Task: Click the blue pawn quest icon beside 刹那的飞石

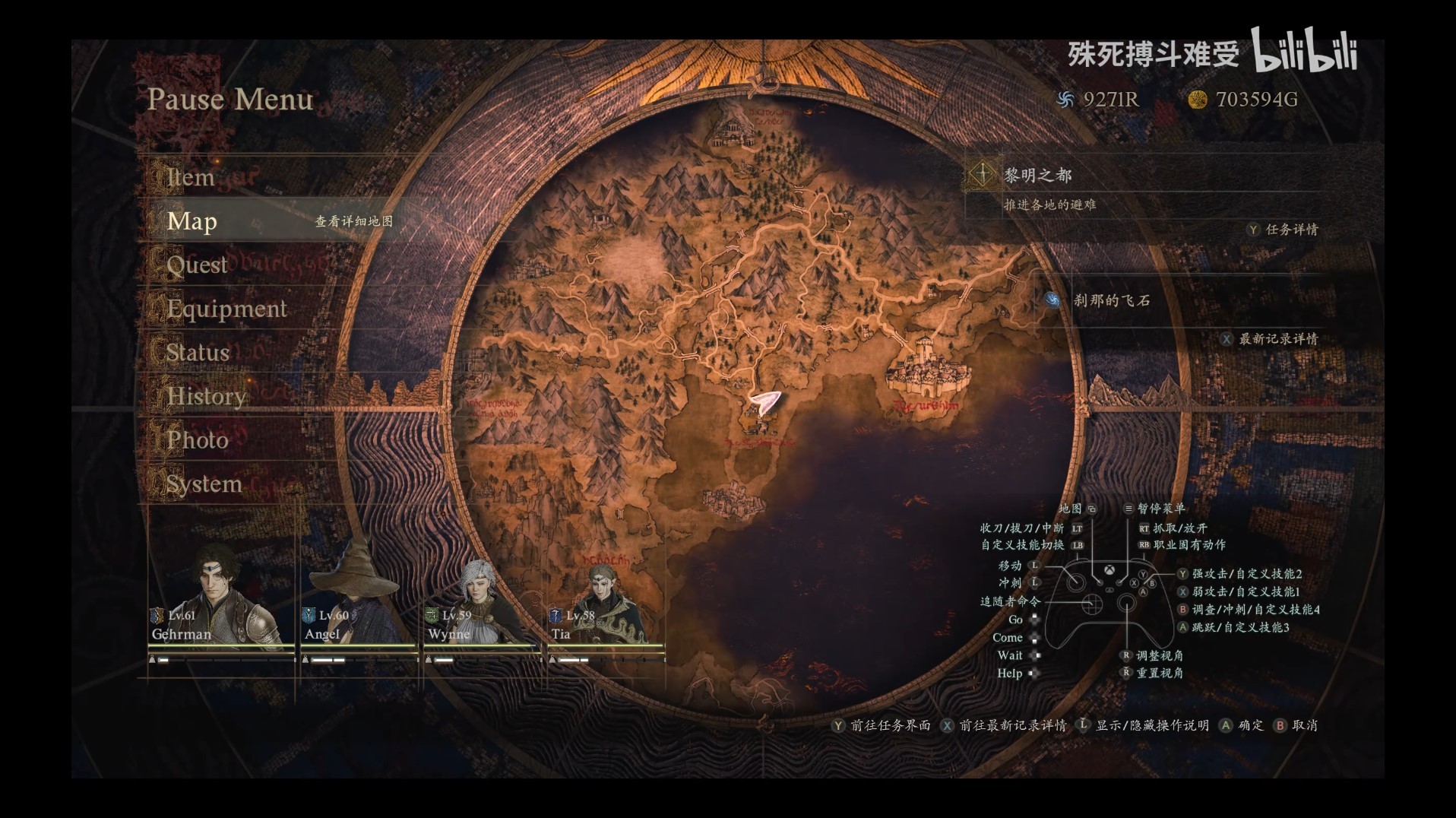Action: (1052, 300)
